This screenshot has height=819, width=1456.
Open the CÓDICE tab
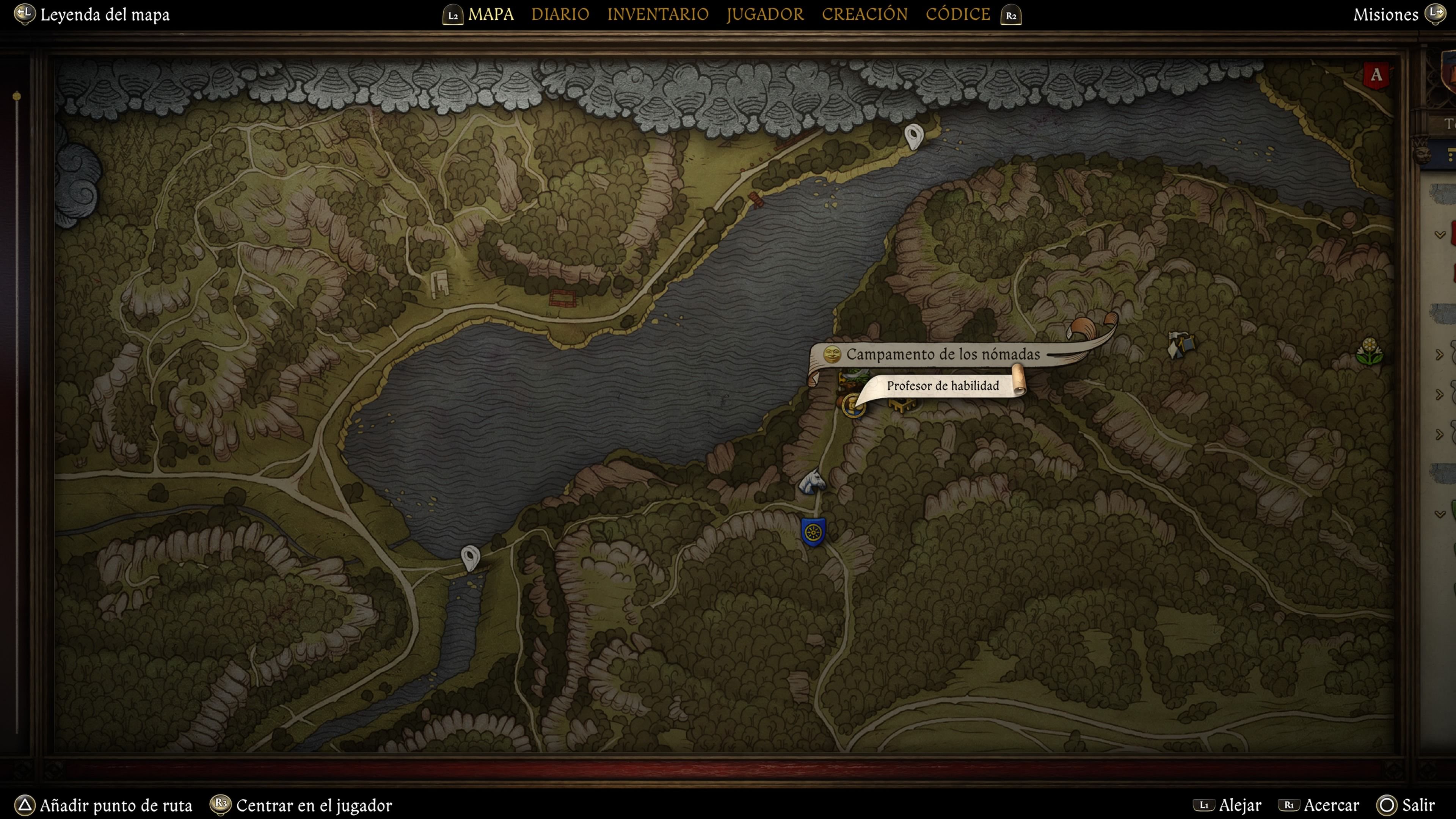point(957,15)
